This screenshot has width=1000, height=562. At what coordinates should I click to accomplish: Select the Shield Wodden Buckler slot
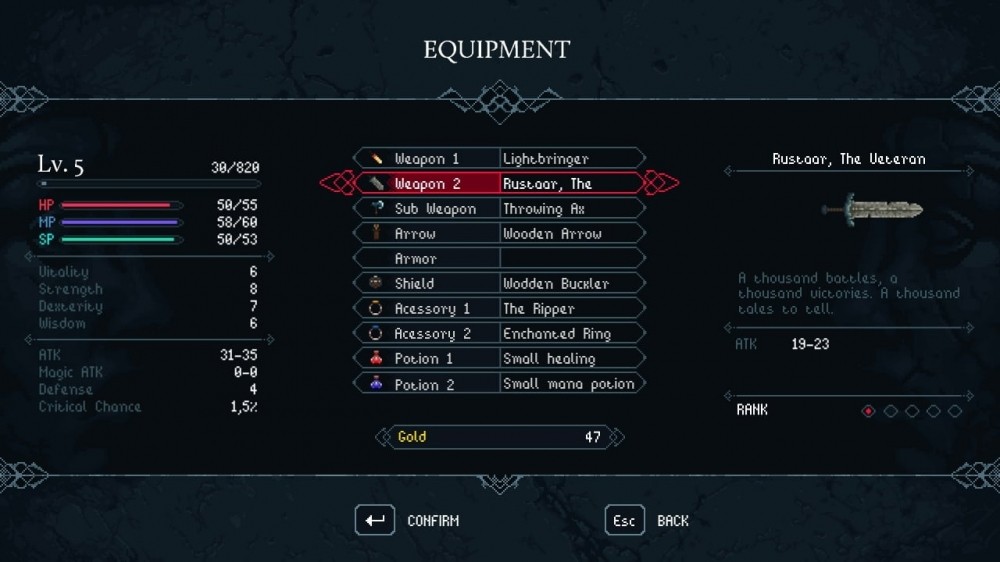point(499,283)
